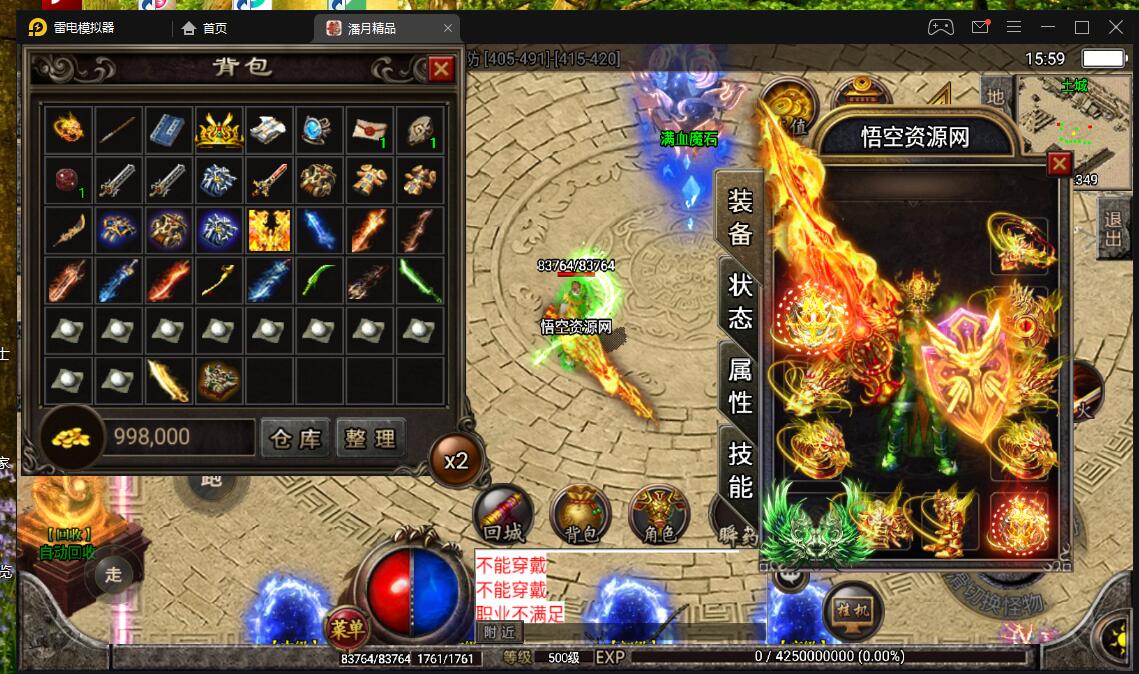The height and width of the screenshot is (674, 1139).
Task: Switch to the 装备 equipment tab
Action: (x=740, y=218)
